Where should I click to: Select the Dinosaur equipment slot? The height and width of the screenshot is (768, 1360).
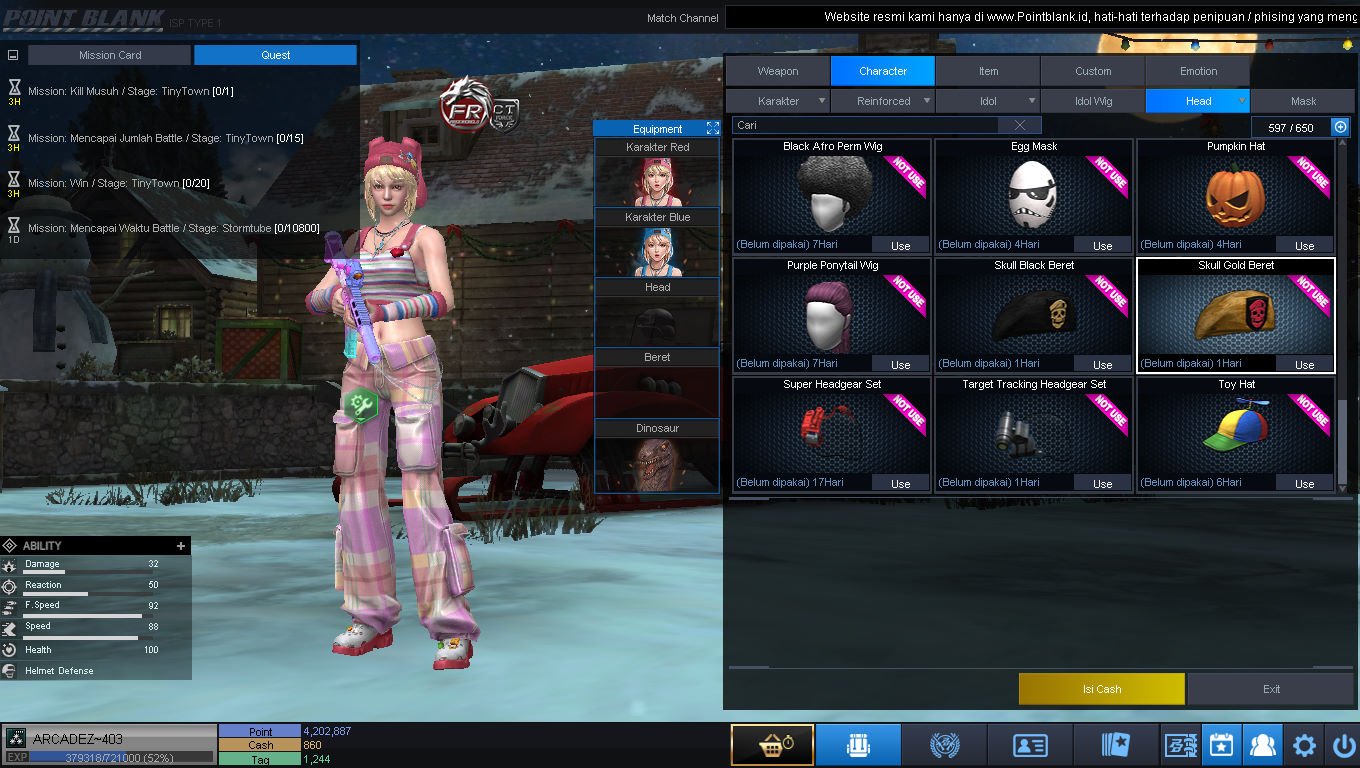click(657, 457)
